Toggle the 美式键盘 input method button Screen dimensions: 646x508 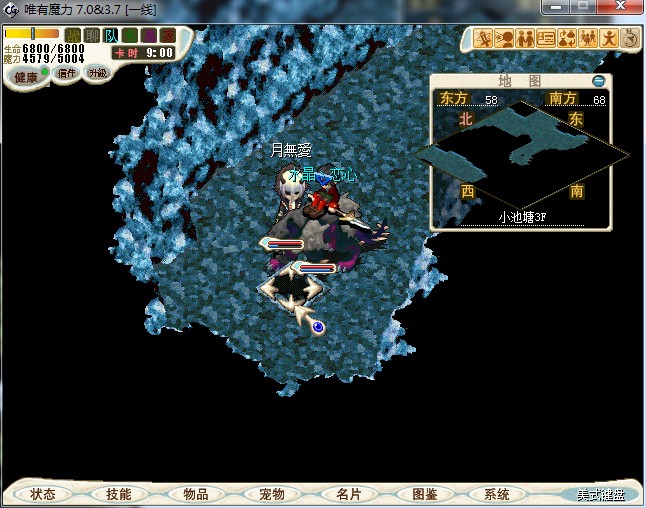point(599,495)
